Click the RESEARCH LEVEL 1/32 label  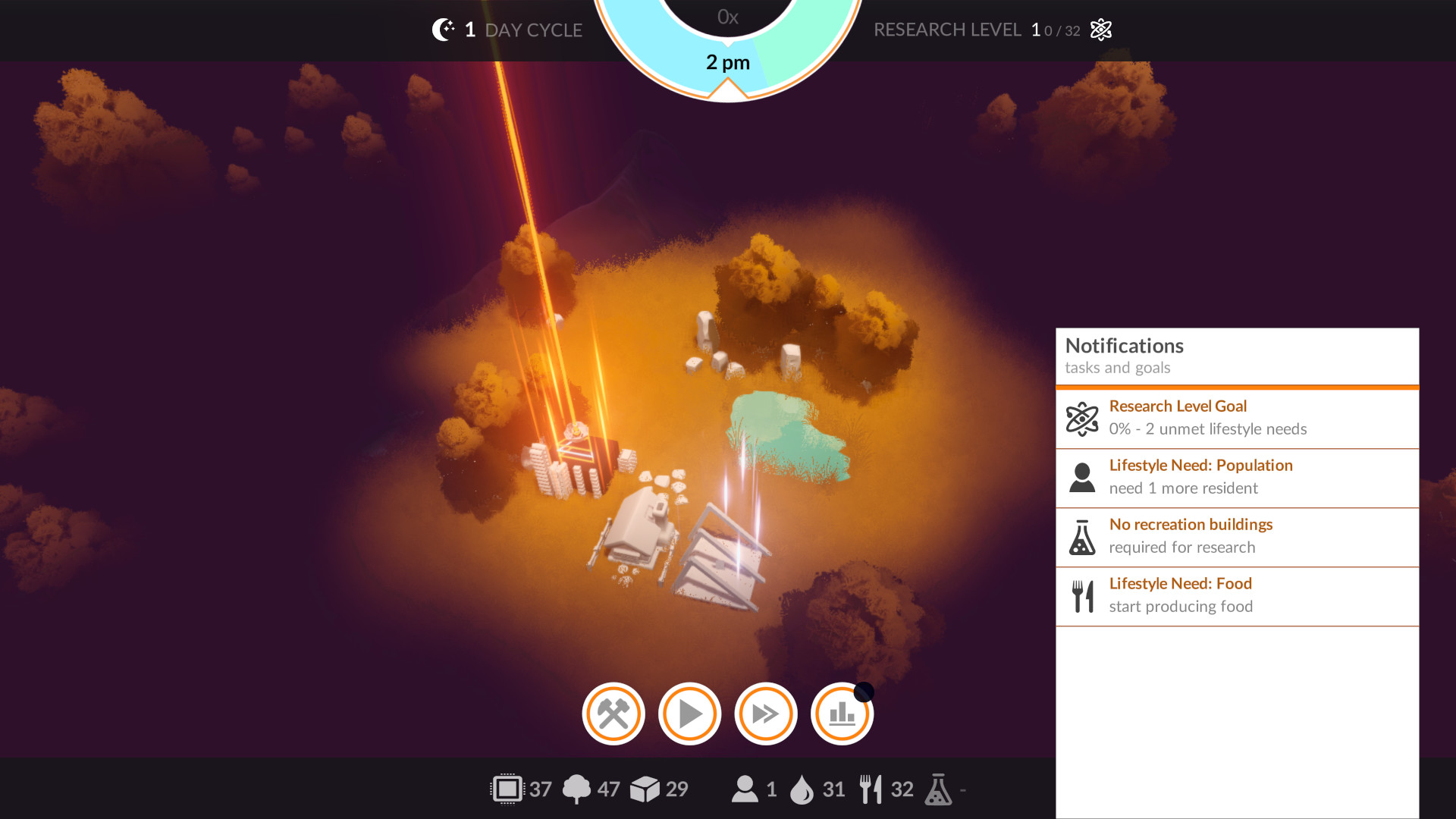point(978,30)
